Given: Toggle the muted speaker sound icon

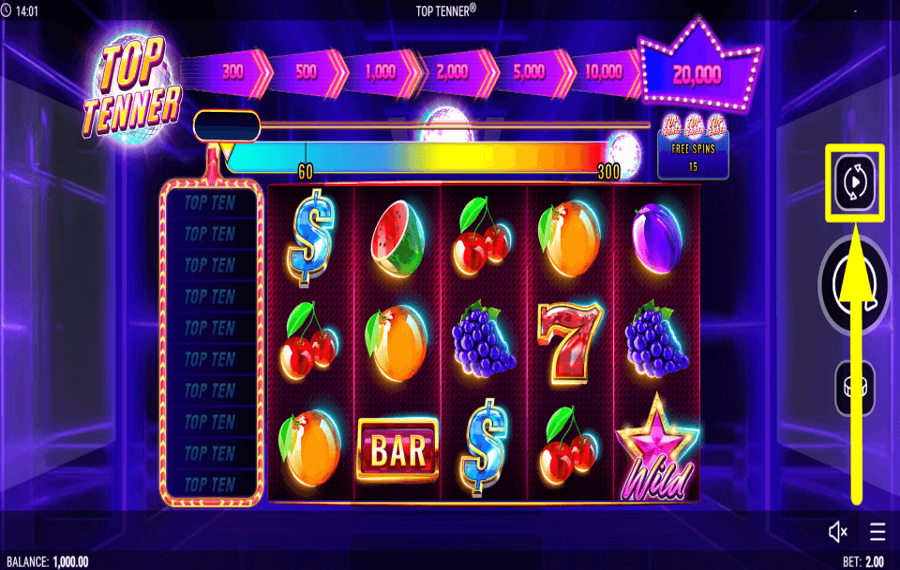Looking at the screenshot, I should [838, 531].
